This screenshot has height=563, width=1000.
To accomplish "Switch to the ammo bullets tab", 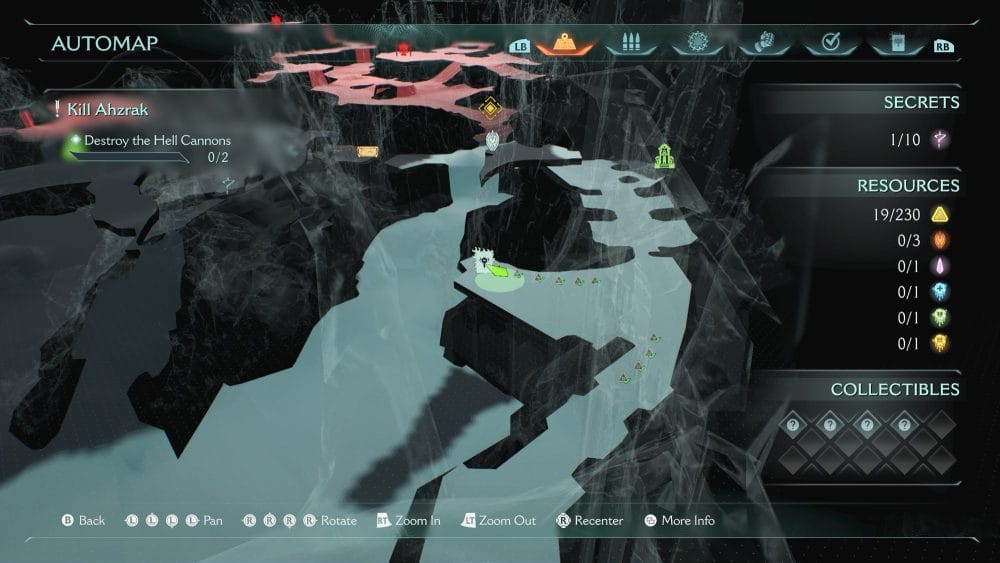I will [630, 44].
